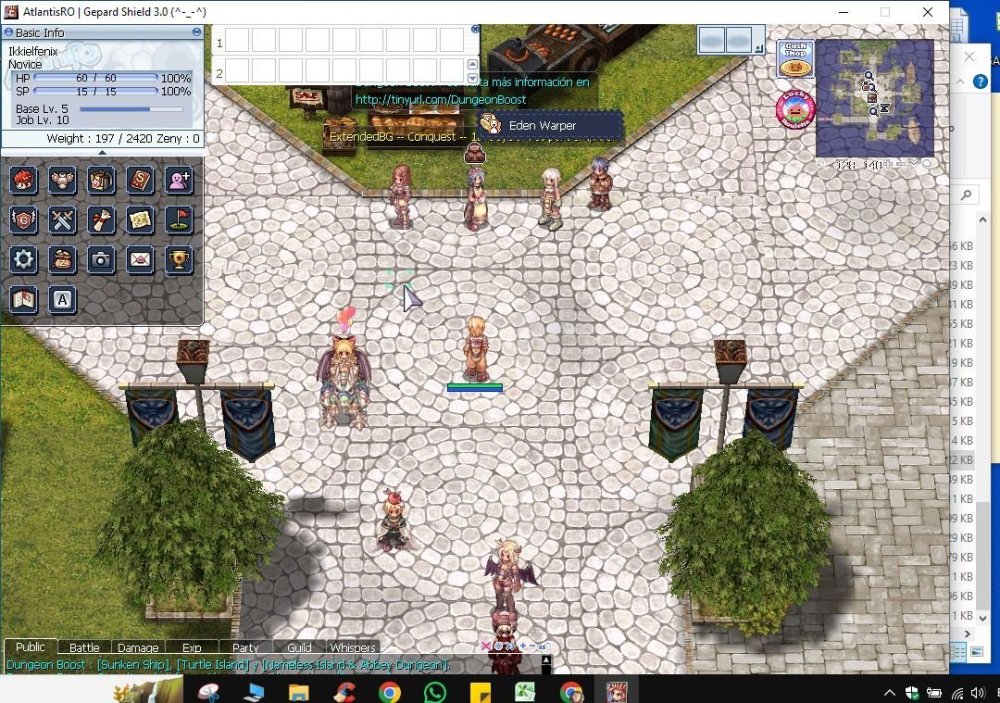Open the Whispers chat tab
1000x703 pixels.
353,648
